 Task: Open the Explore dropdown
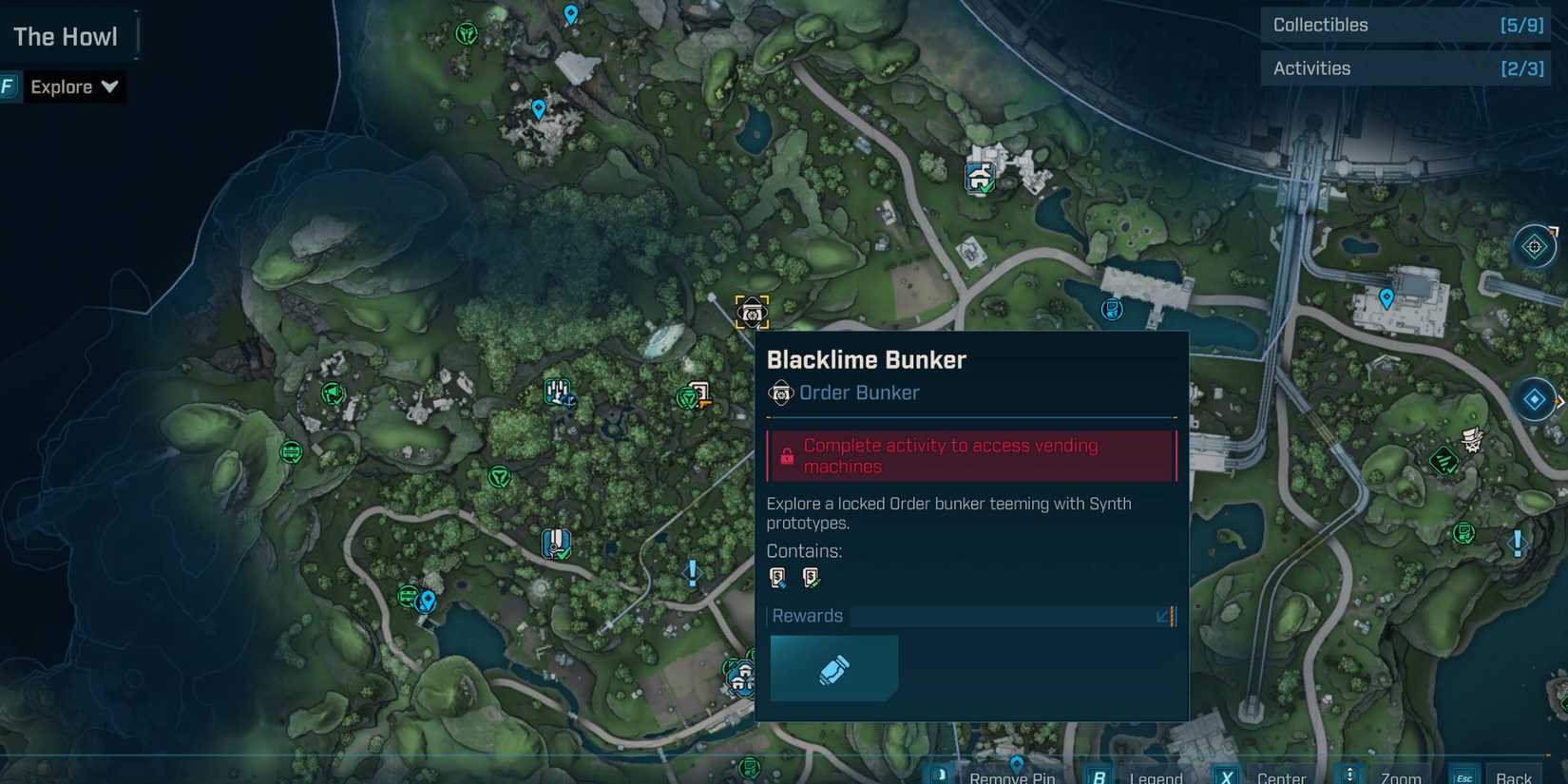click(74, 86)
